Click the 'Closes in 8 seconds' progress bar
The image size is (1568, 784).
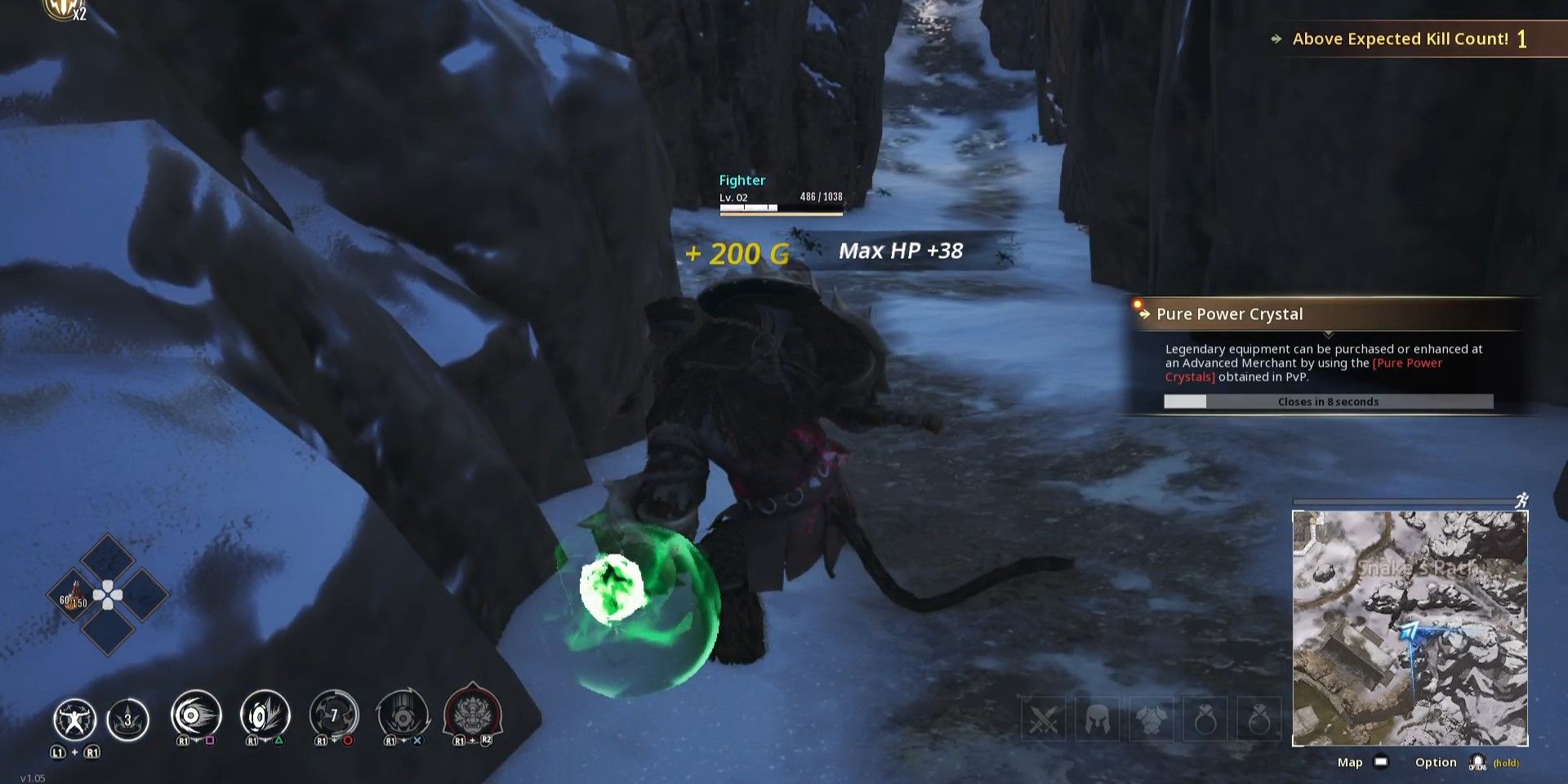click(1328, 401)
